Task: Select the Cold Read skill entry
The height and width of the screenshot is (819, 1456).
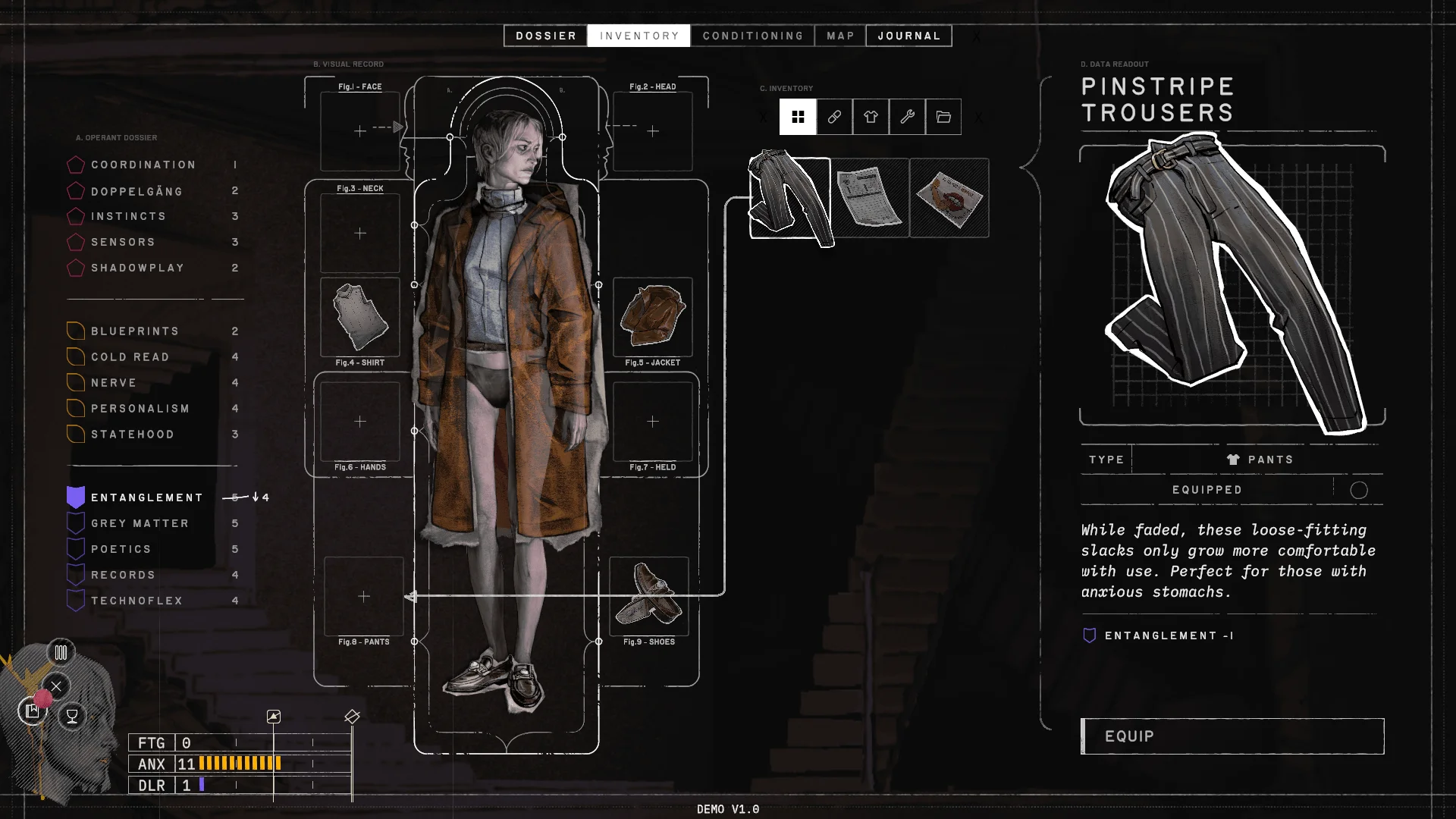Action: point(130,356)
